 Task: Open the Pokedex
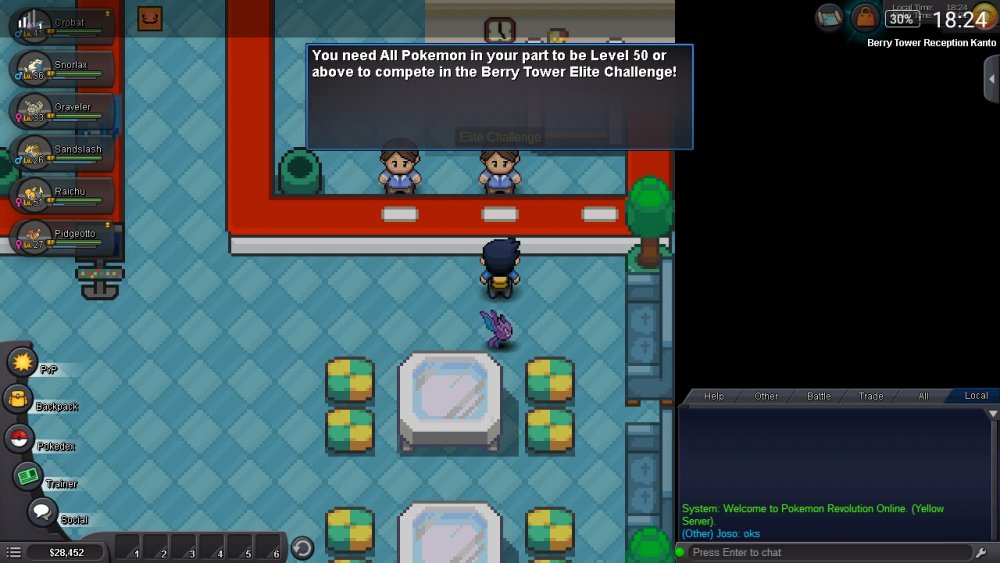[x=19, y=438]
